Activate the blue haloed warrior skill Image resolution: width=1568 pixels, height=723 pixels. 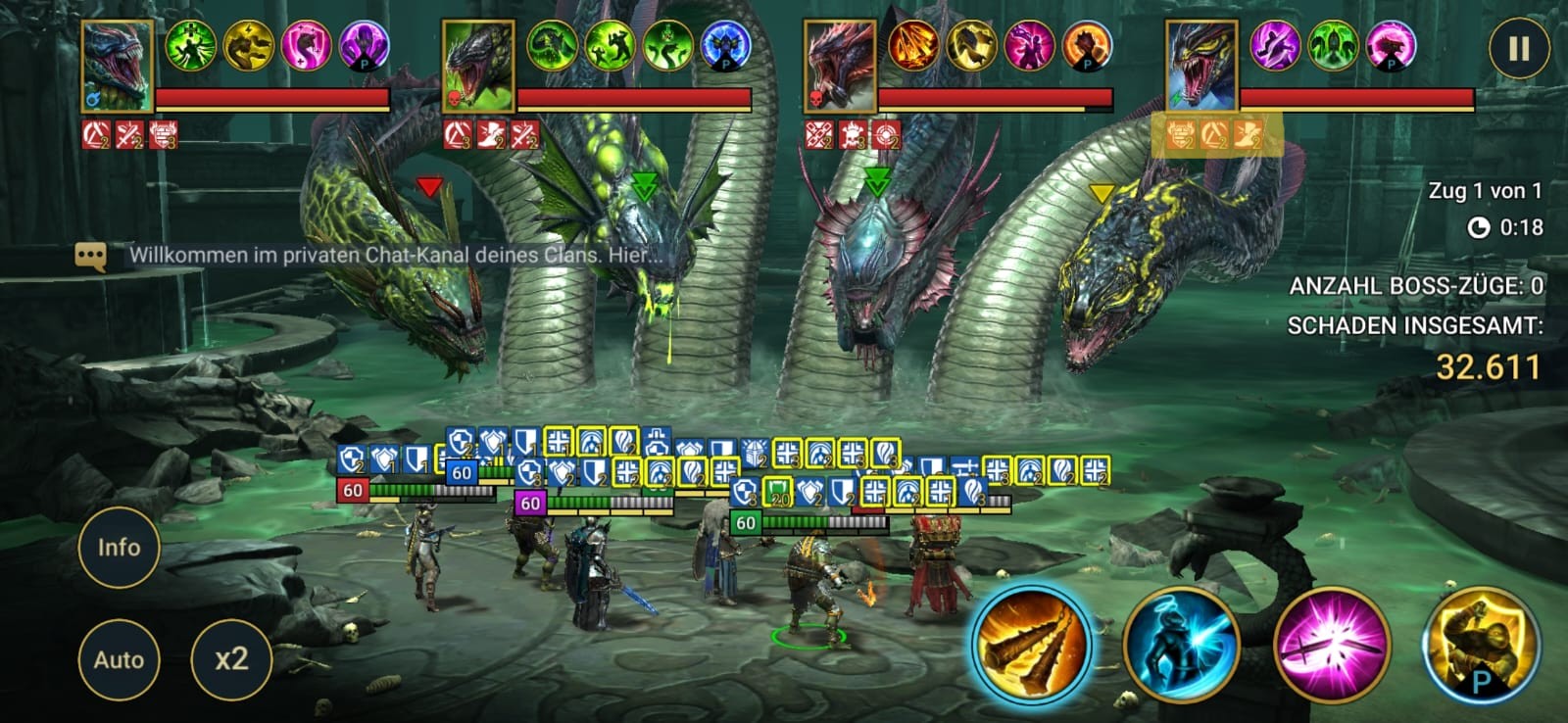click(1181, 646)
